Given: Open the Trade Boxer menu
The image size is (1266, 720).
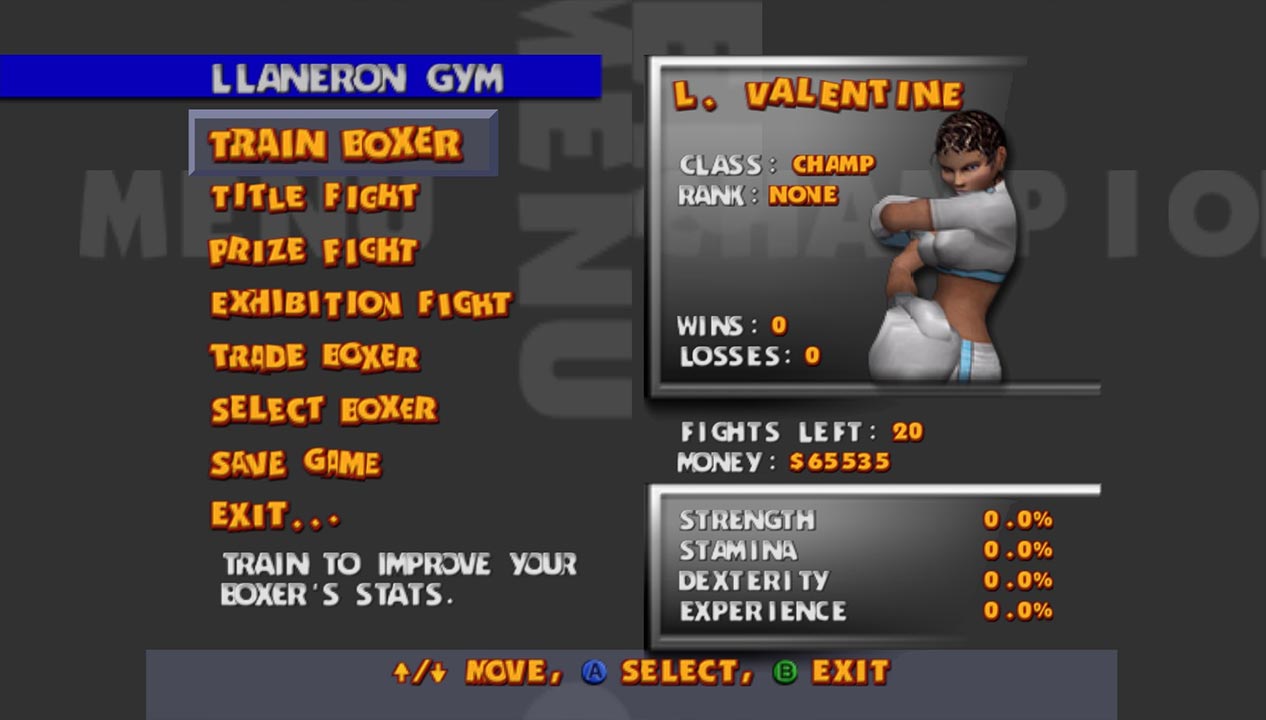Looking at the screenshot, I should tap(314, 357).
